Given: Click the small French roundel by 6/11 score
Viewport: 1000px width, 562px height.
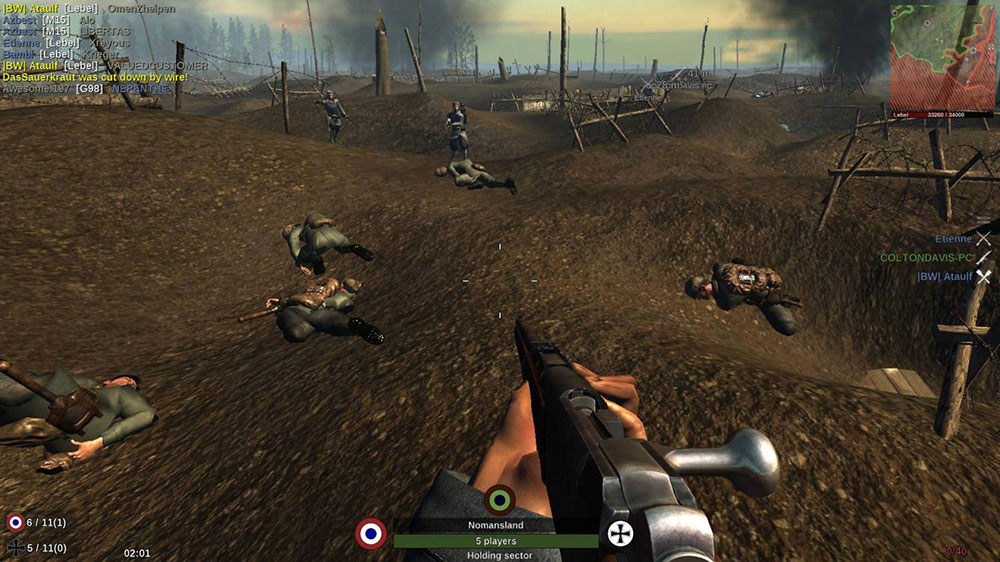Looking at the screenshot, I should 15,522.
